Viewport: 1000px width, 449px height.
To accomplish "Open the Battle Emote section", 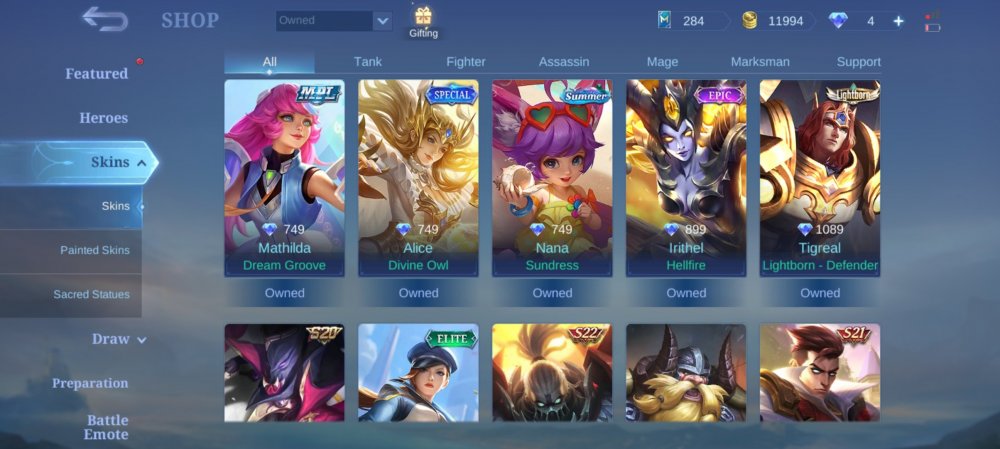I will [x=106, y=427].
